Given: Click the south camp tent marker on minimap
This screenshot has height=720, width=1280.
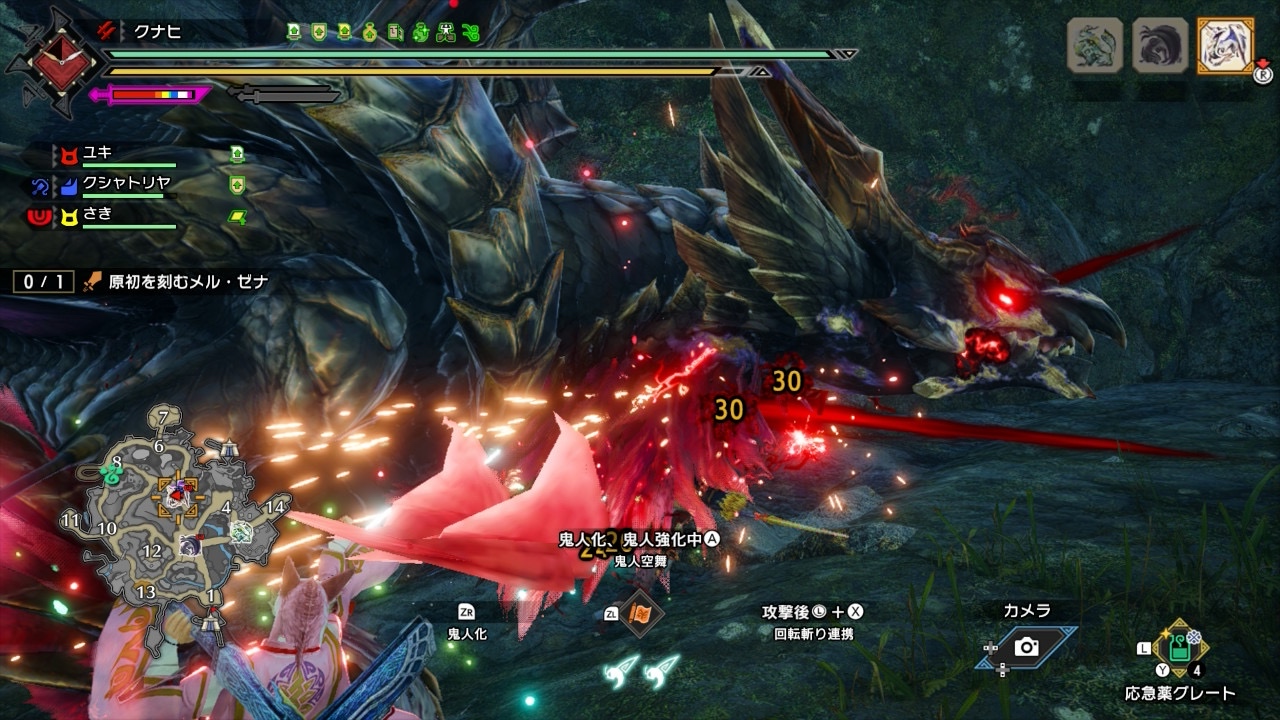Looking at the screenshot, I should coord(209,623).
